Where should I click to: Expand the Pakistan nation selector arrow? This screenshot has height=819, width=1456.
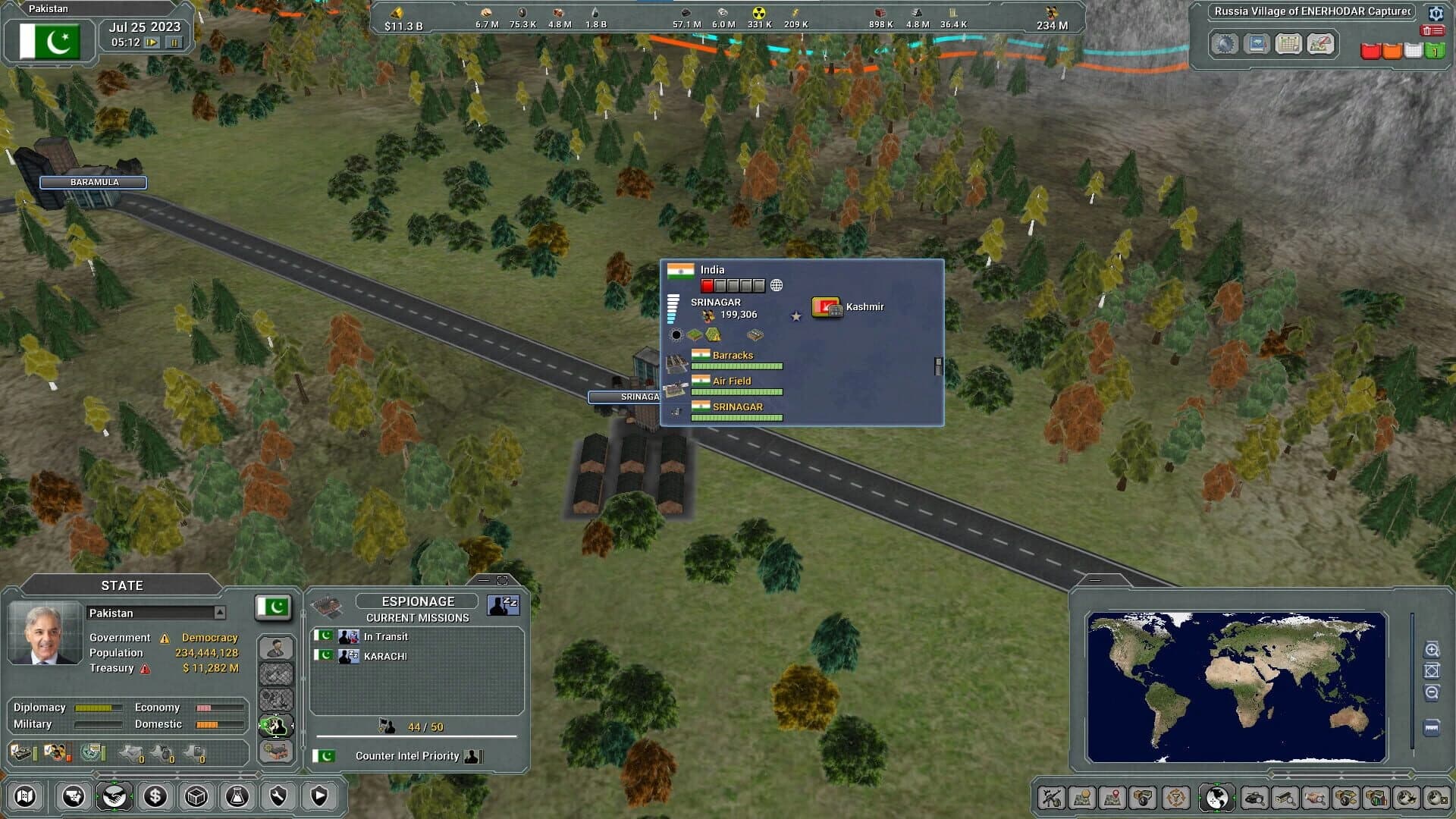pyautogui.click(x=220, y=613)
